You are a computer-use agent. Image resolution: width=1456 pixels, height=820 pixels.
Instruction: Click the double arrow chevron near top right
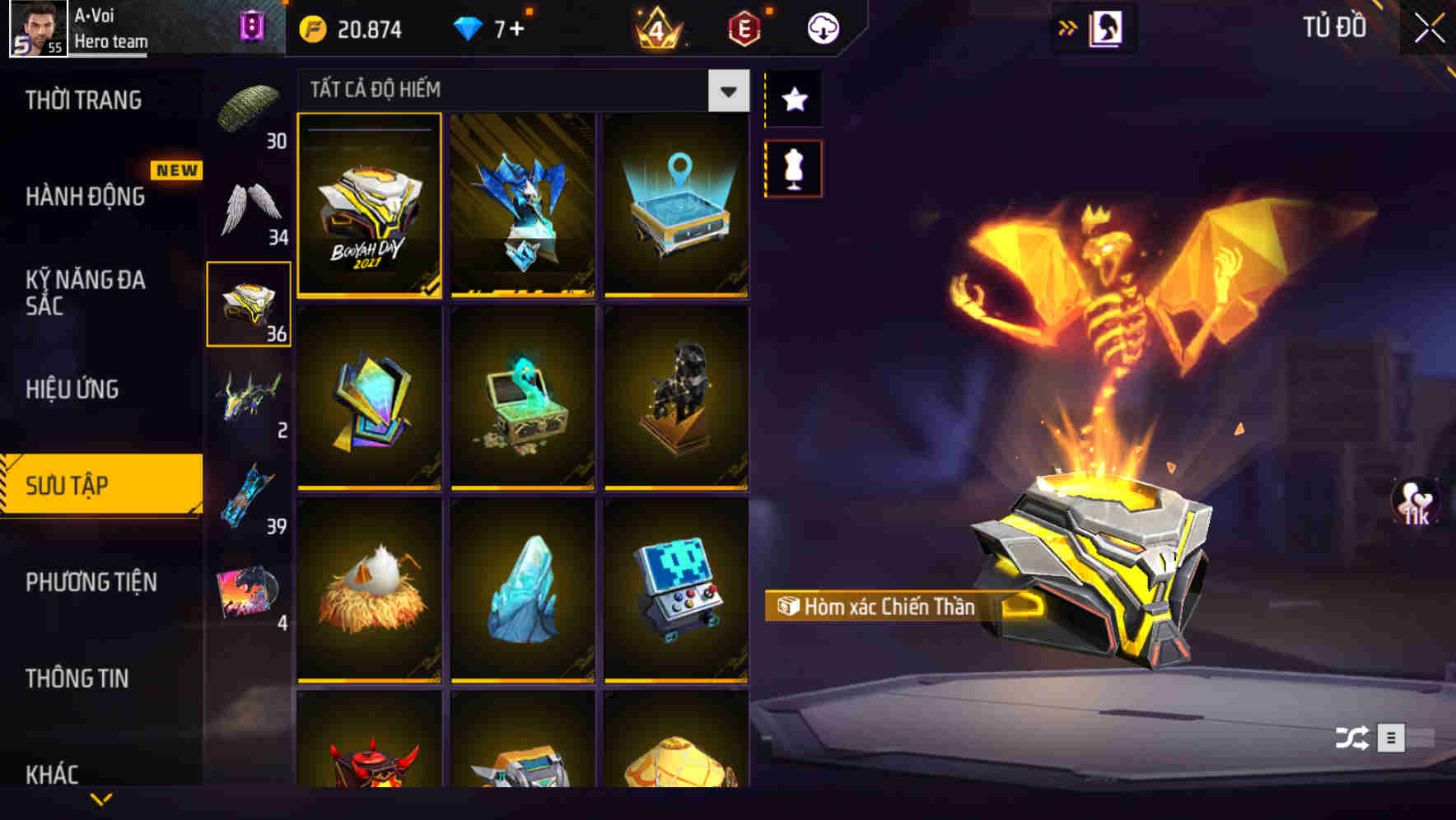click(1068, 26)
